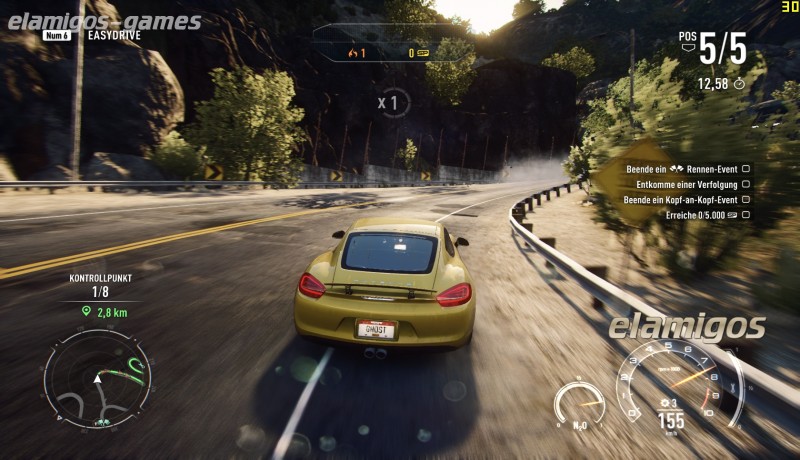Pick the Erreiche 0/5.000 objective

(x=700, y=215)
